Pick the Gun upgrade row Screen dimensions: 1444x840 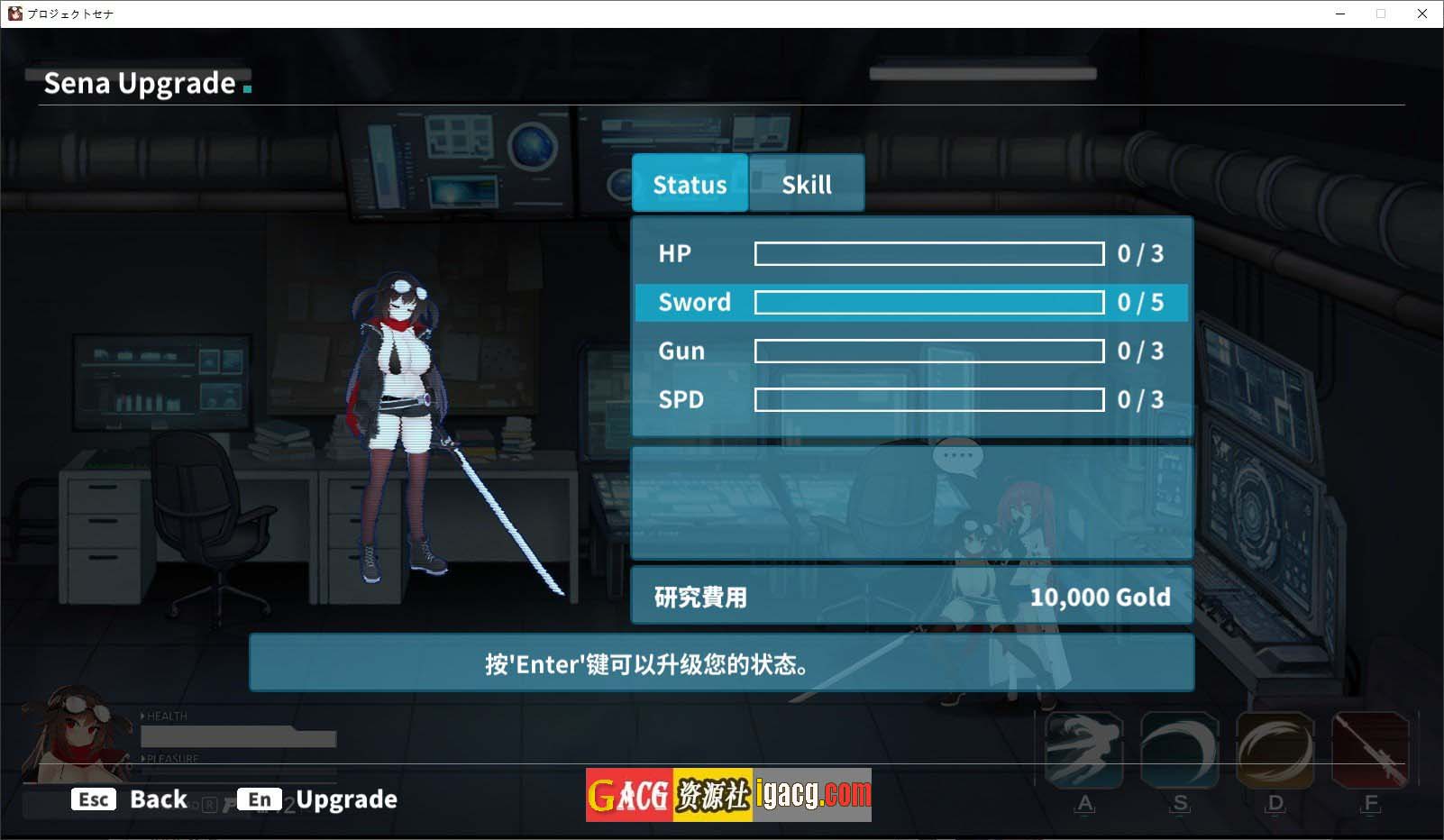coord(911,352)
